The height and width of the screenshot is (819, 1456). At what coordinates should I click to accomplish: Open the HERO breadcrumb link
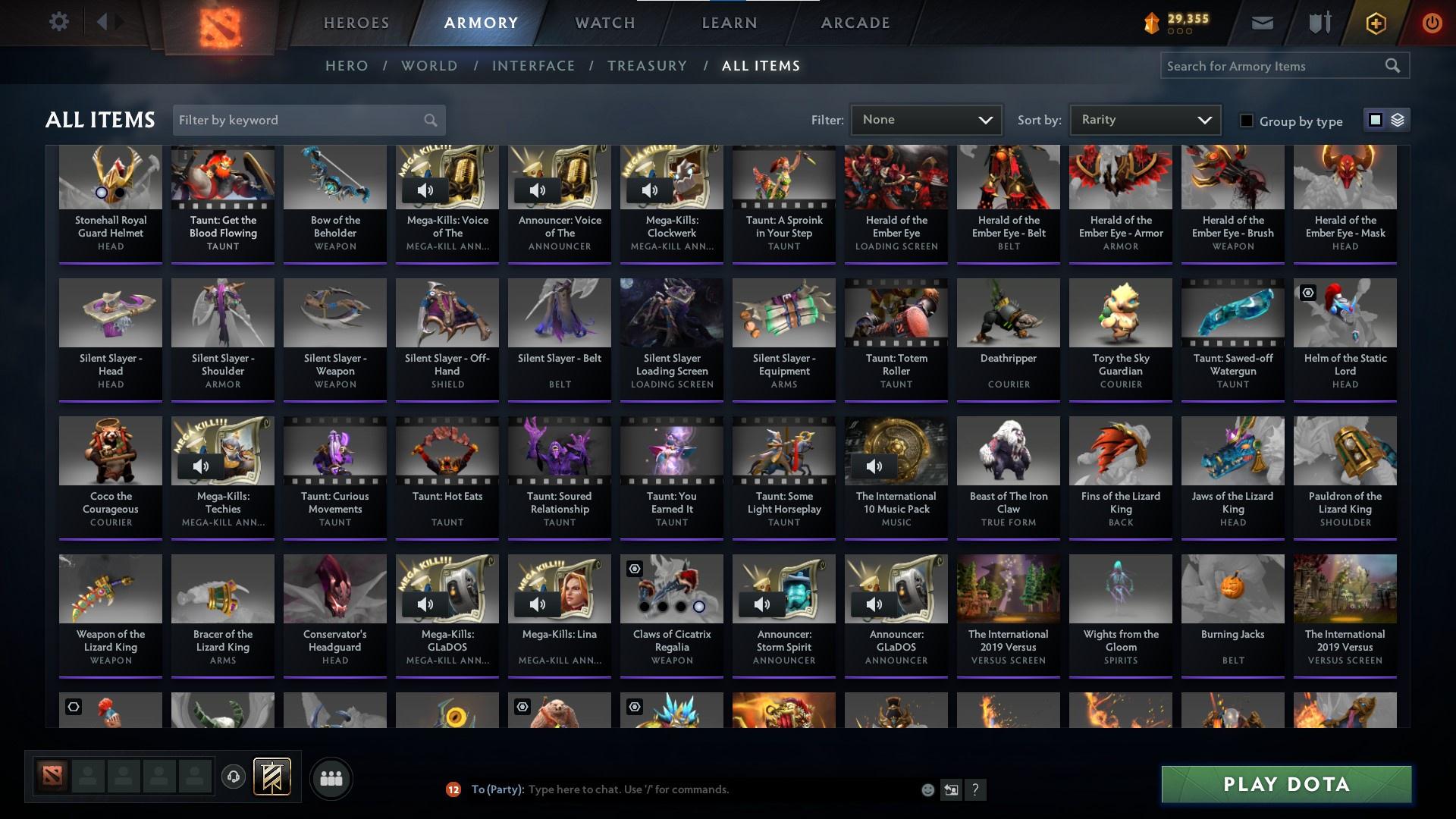coord(347,66)
